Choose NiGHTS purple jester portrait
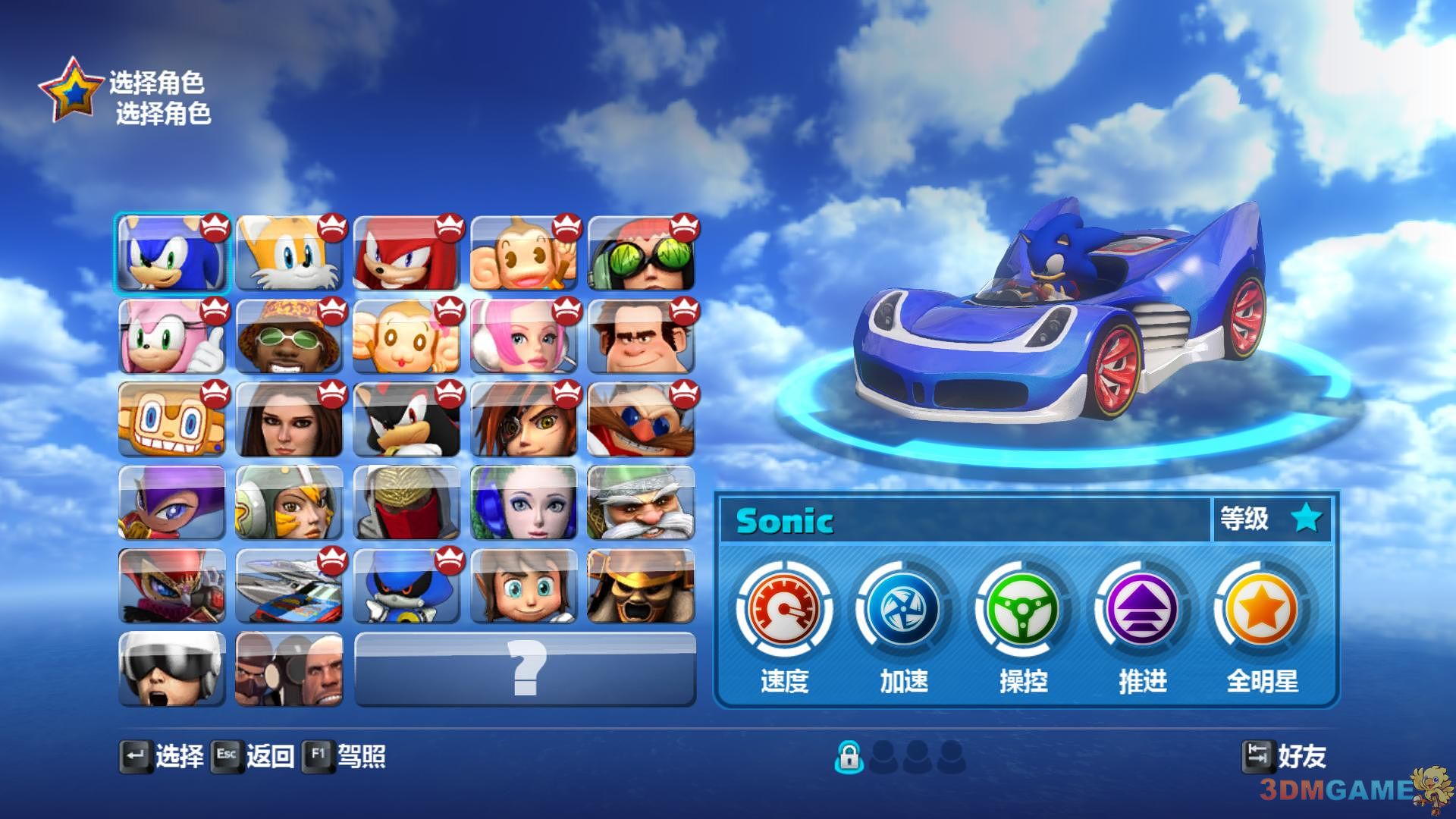Image resolution: width=1456 pixels, height=819 pixels. [172, 503]
